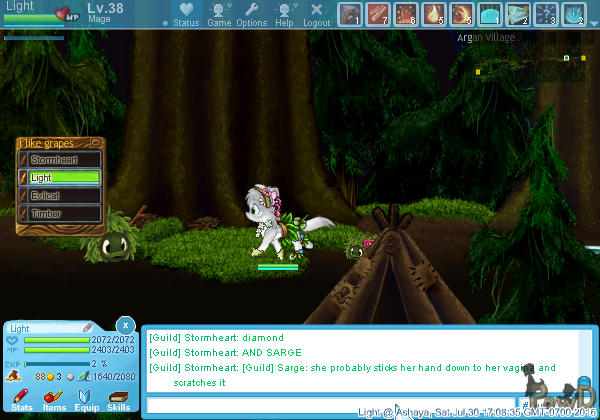Screen dimensions: 600x420
Task: Open the Options menu
Action: [251, 14]
